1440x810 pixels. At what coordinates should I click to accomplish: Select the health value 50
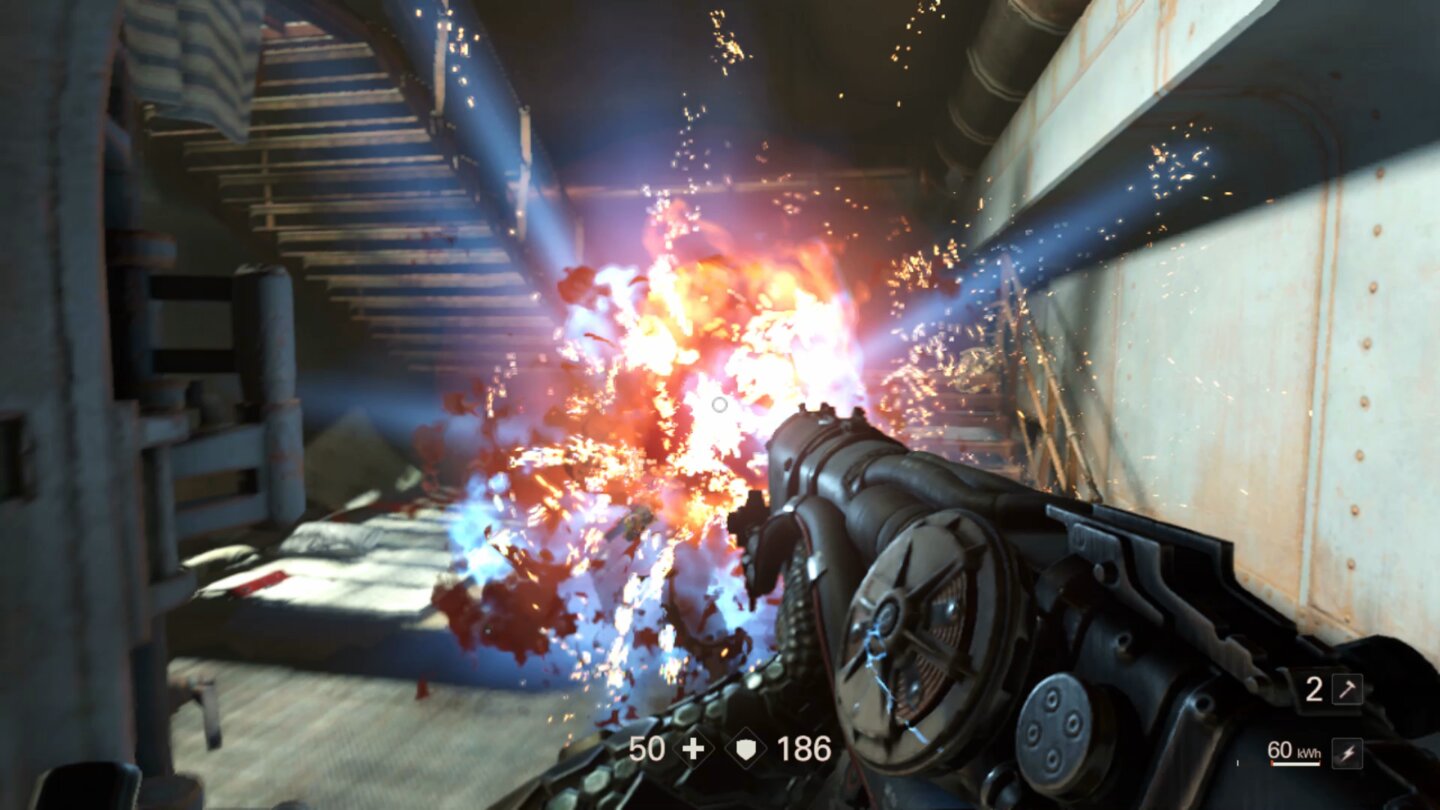click(648, 748)
